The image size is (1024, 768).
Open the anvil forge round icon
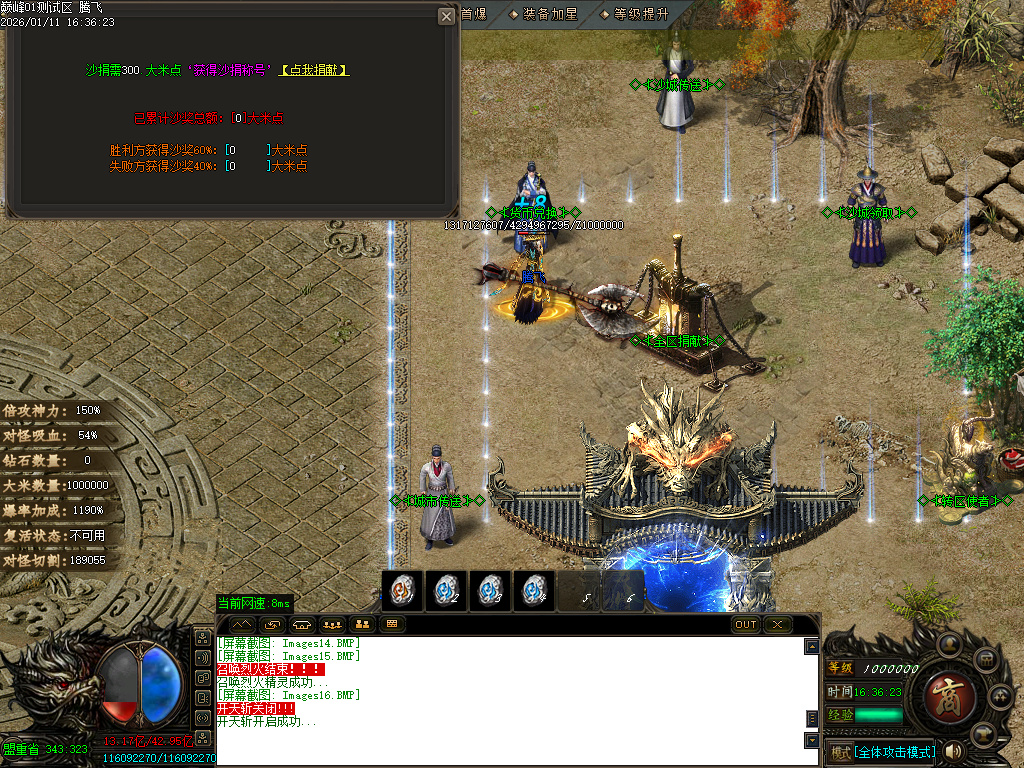(x=986, y=733)
